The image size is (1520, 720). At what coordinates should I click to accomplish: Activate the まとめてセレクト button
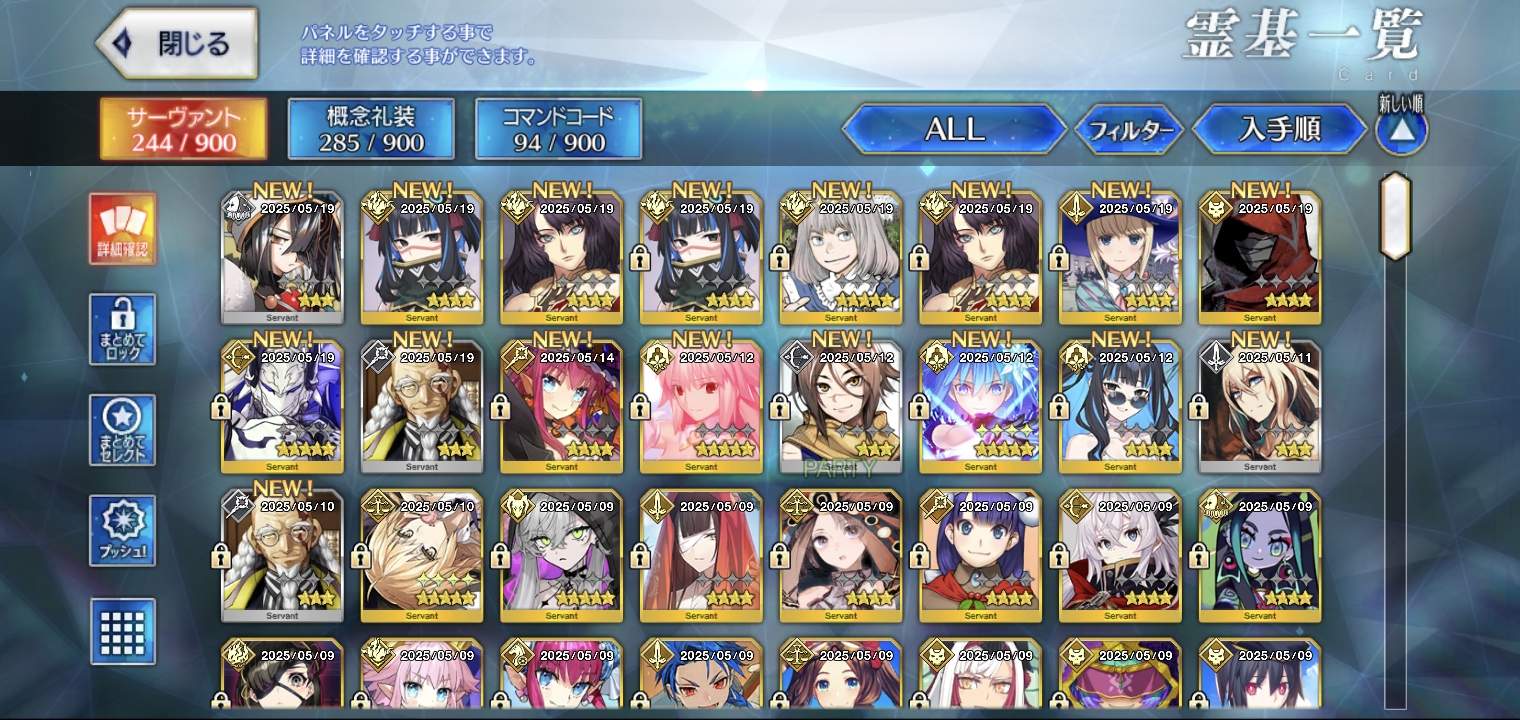point(122,430)
